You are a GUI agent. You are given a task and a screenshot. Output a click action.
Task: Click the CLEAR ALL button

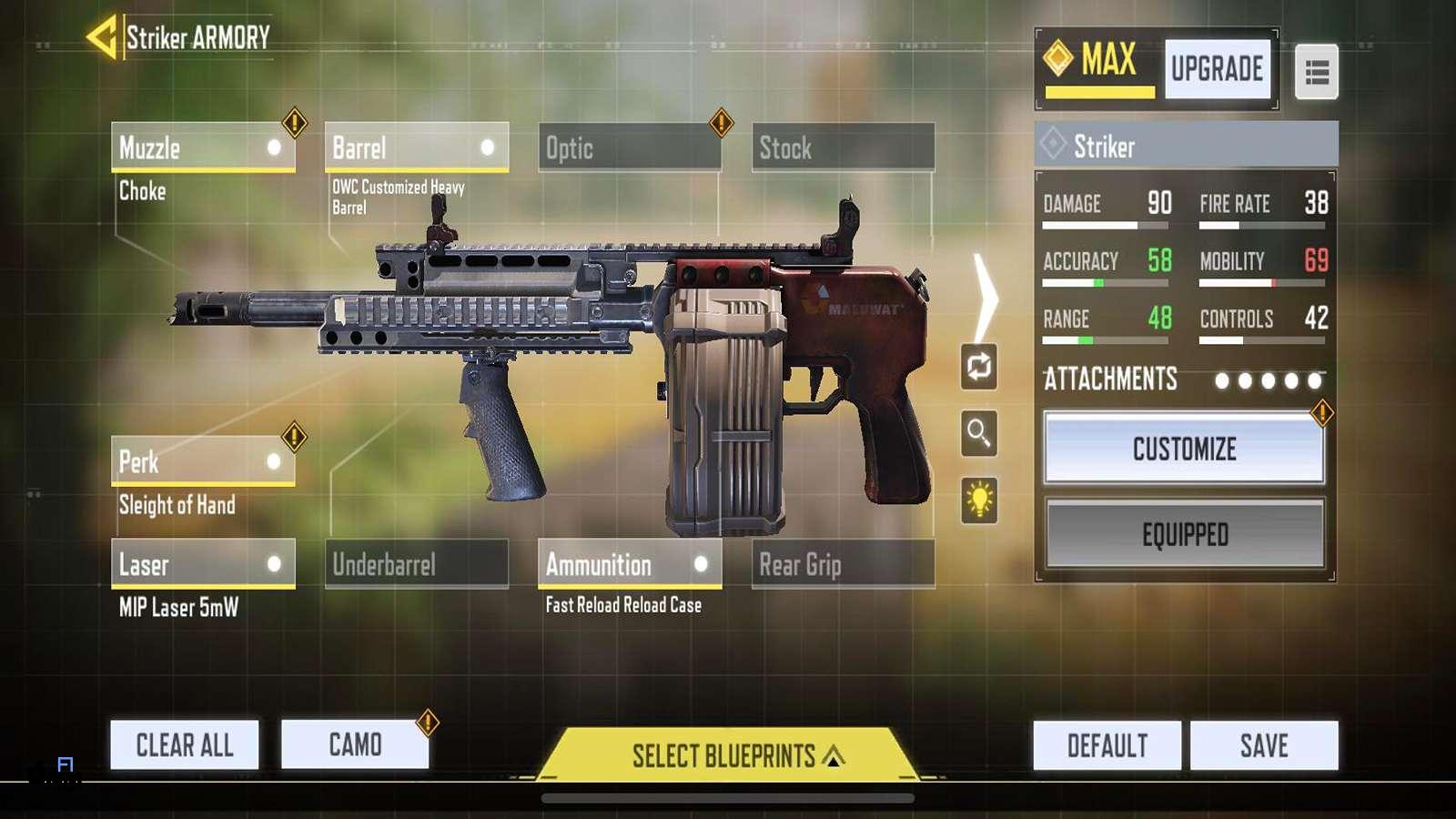(x=185, y=745)
